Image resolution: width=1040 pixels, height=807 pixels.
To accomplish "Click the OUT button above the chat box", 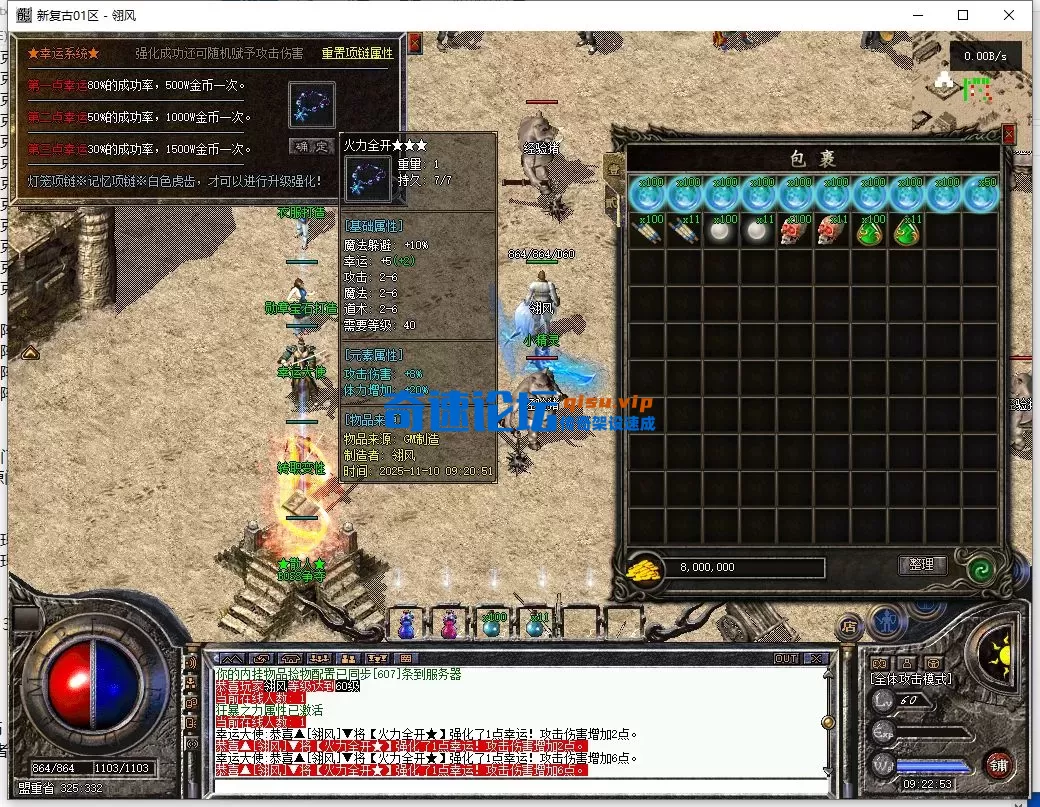I will (786, 658).
